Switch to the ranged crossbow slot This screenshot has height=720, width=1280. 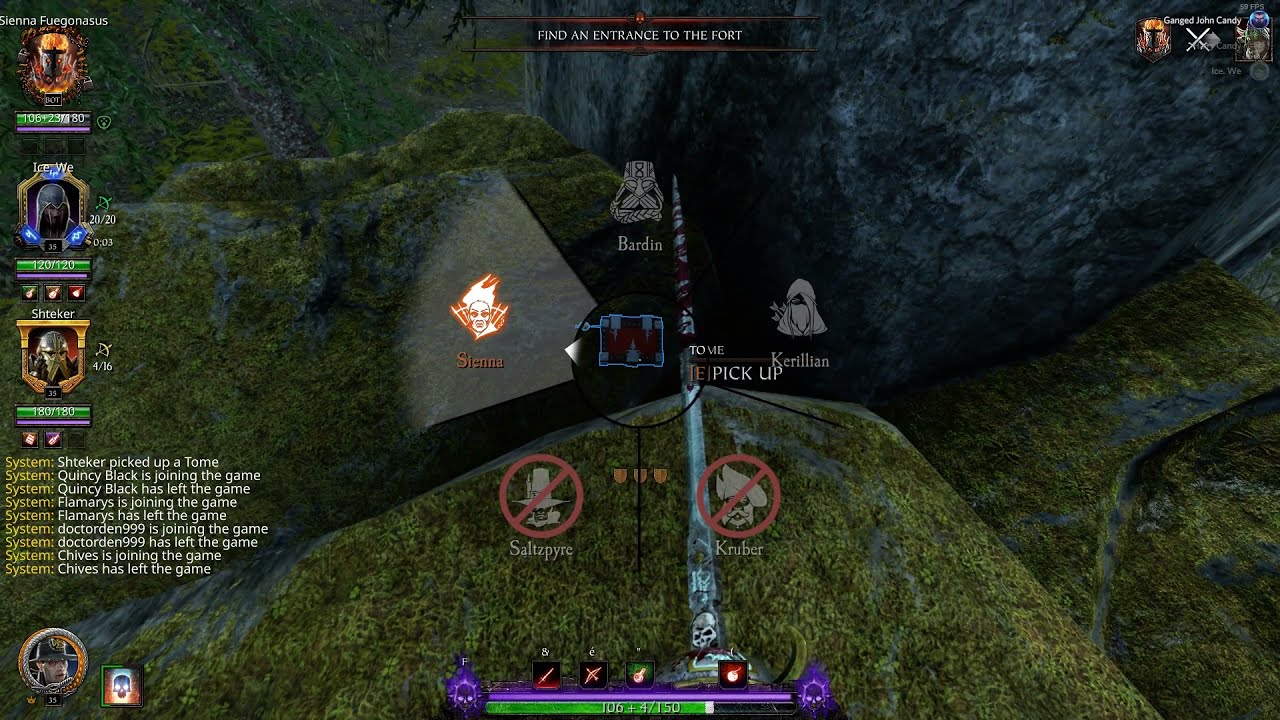tap(592, 676)
